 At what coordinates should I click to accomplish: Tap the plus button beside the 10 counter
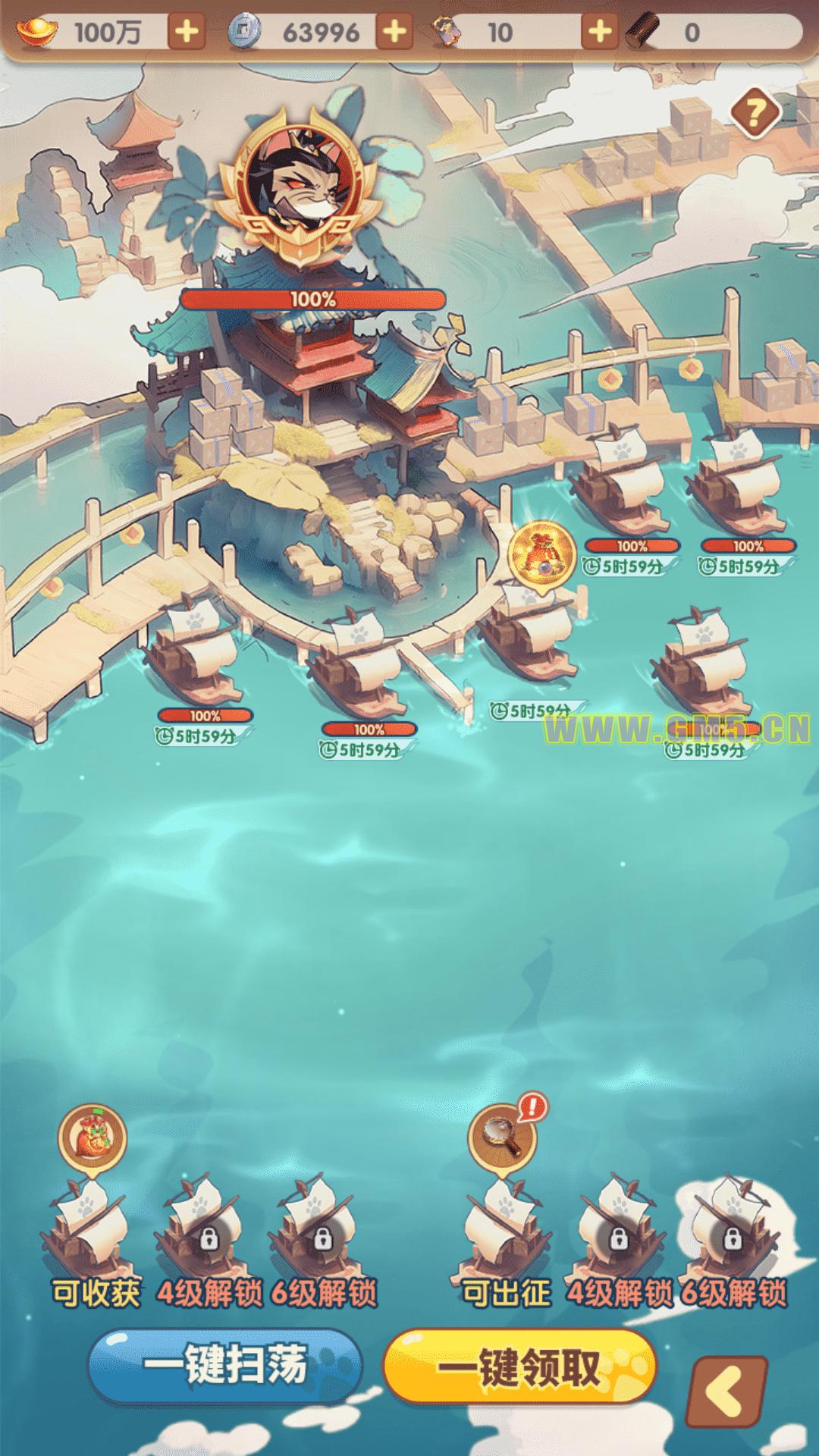(600, 32)
